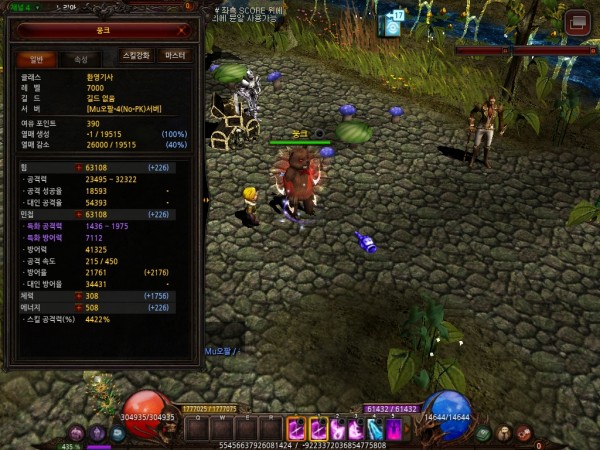Open the 스킬강화 panel
The image size is (600, 450).
(x=136, y=56)
